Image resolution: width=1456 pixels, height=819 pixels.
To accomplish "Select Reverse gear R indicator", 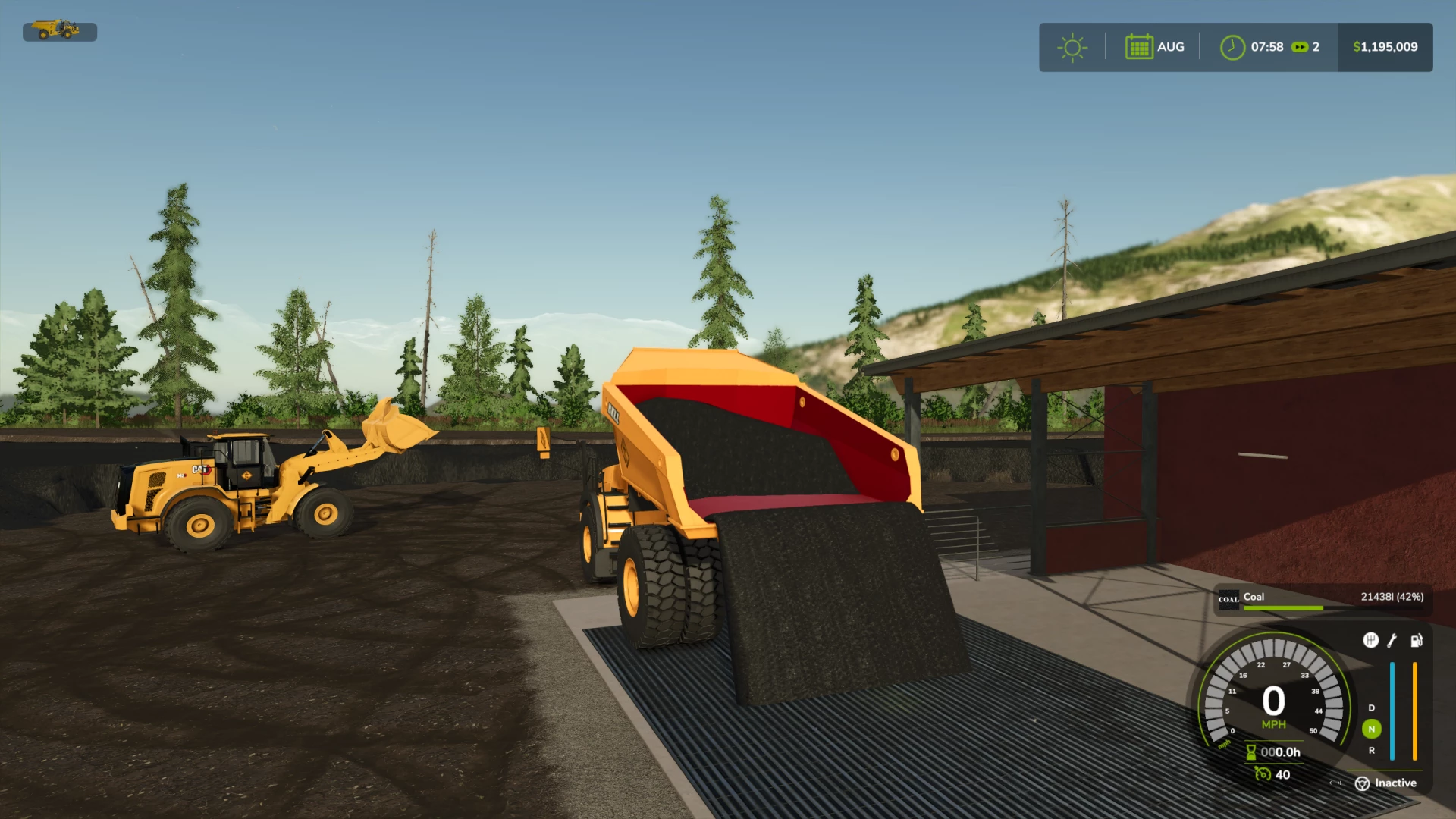I will [1371, 750].
